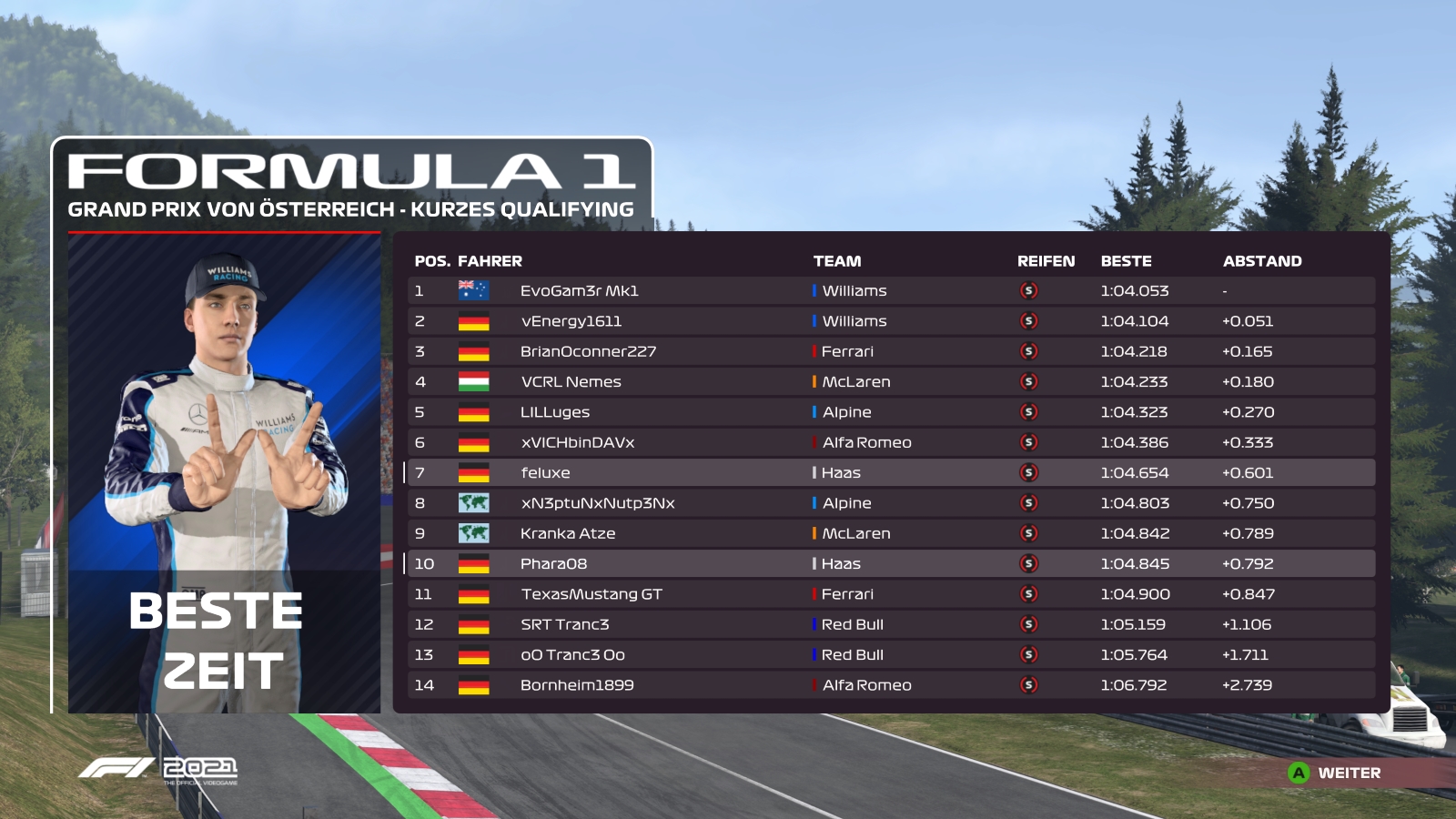
Task: Select EvoGam3r Mk1 in the results list
Action: [x=580, y=291]
